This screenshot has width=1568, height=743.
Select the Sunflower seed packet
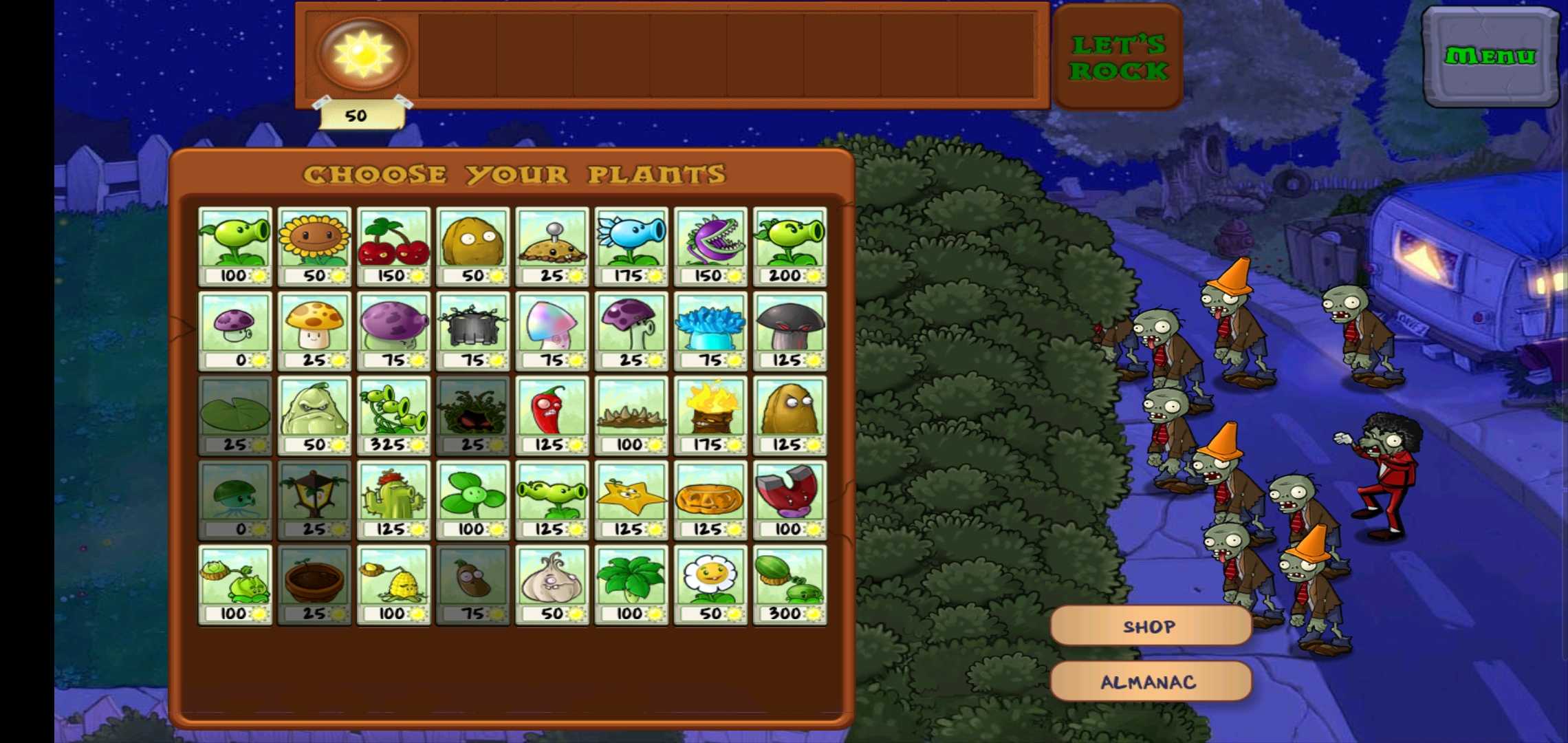(314, 246)
